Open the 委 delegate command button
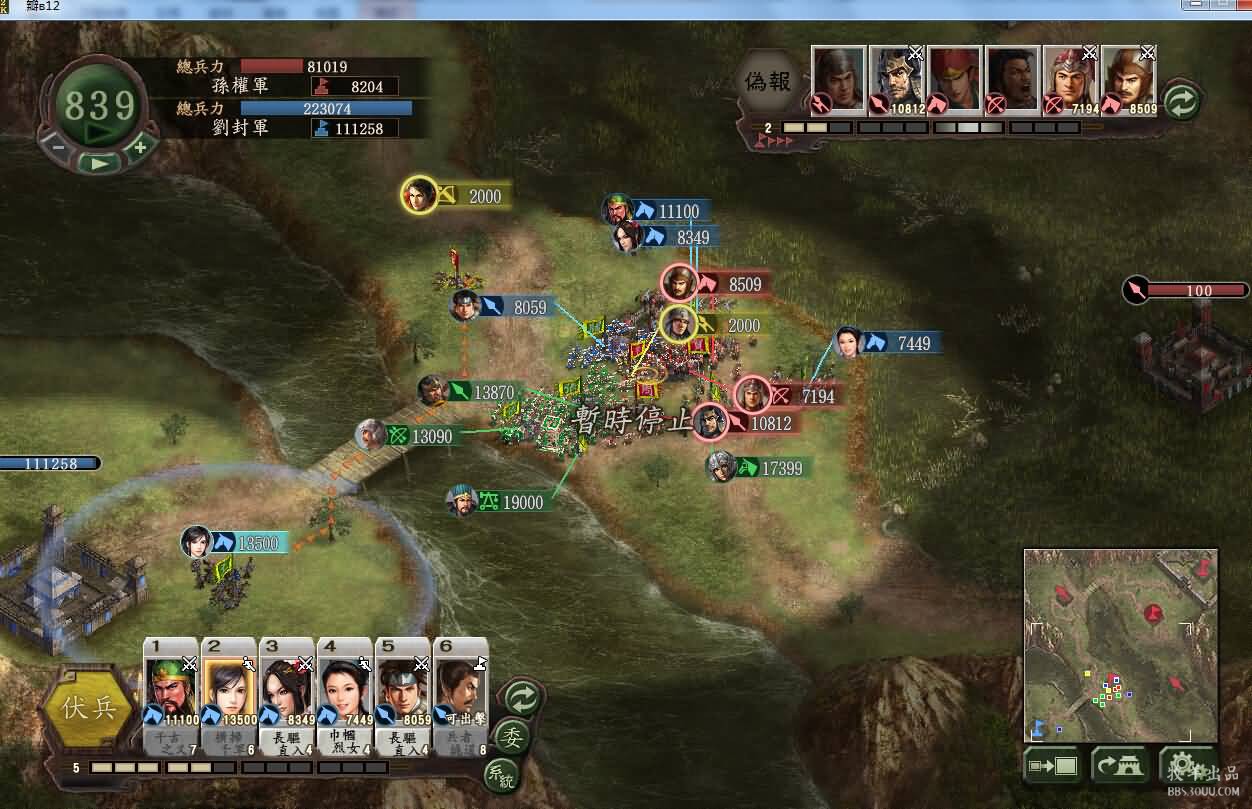 (x=512, y=737)
